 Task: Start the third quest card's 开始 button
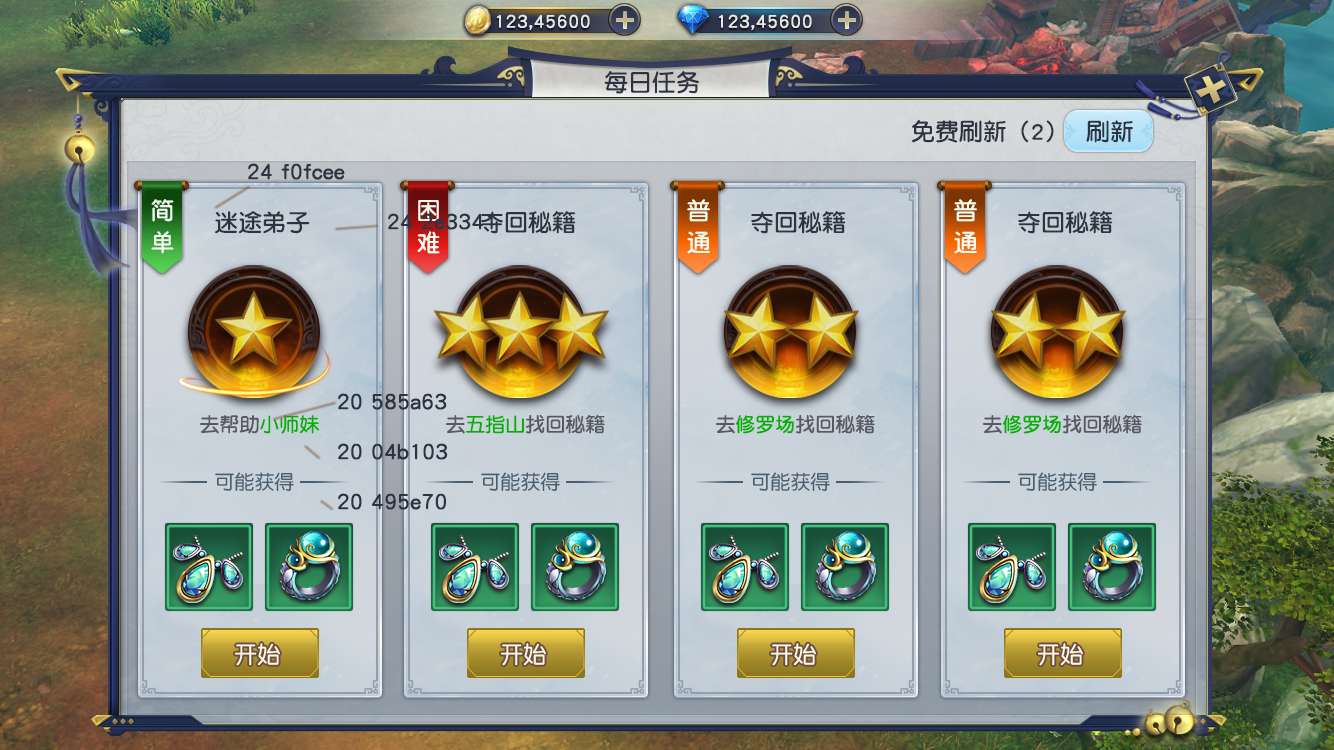pyautogui.click(x=793, y=655)
